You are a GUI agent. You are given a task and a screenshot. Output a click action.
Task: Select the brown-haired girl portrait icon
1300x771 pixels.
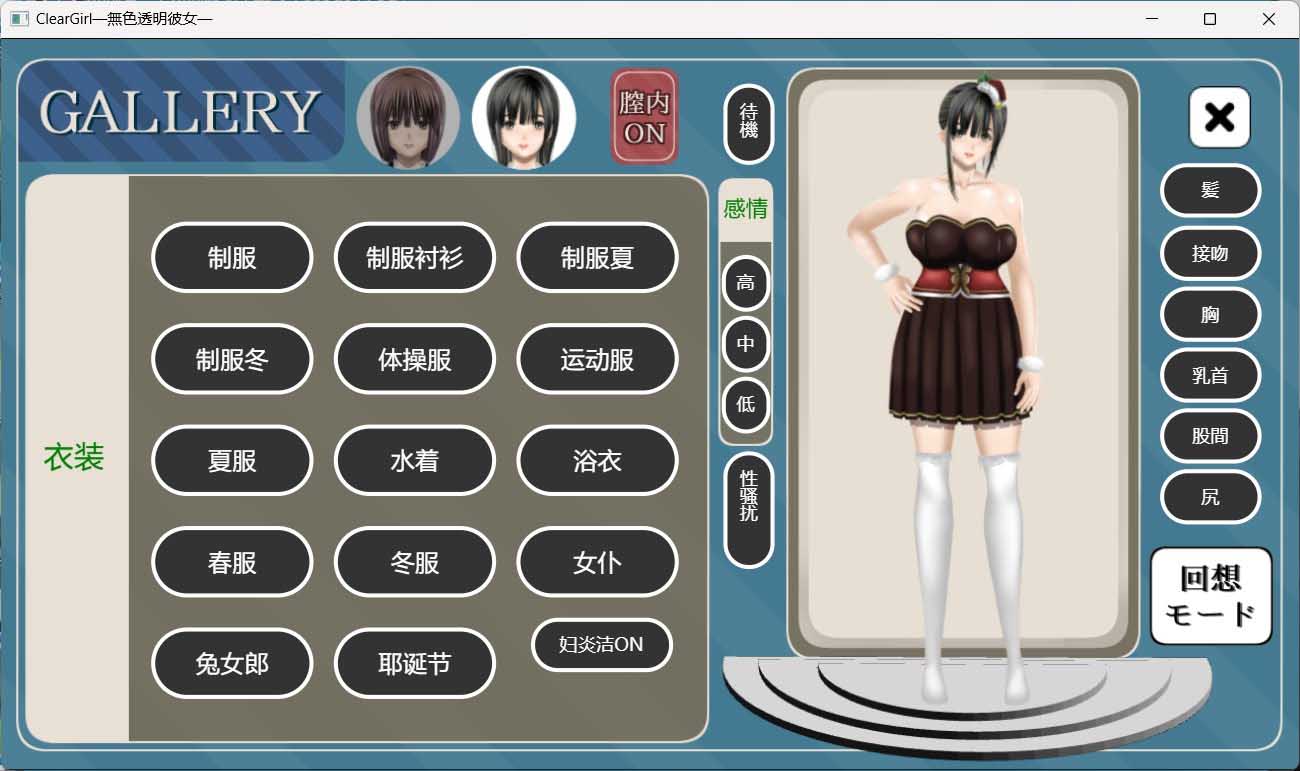[407, 115]
